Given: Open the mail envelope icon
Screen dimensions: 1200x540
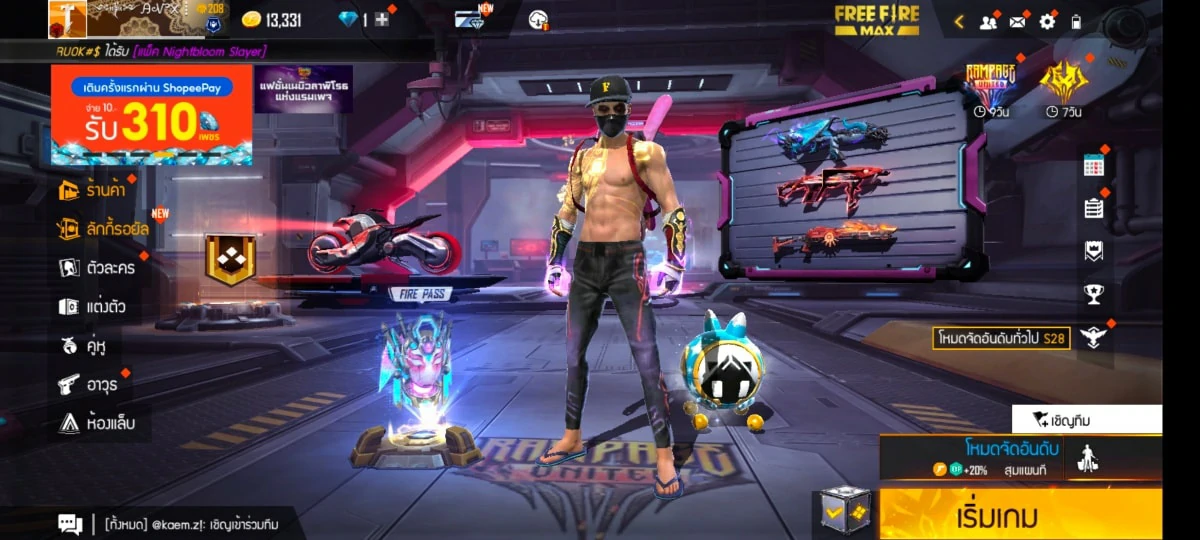Looking at the screenshot, I should point(1018,21).
